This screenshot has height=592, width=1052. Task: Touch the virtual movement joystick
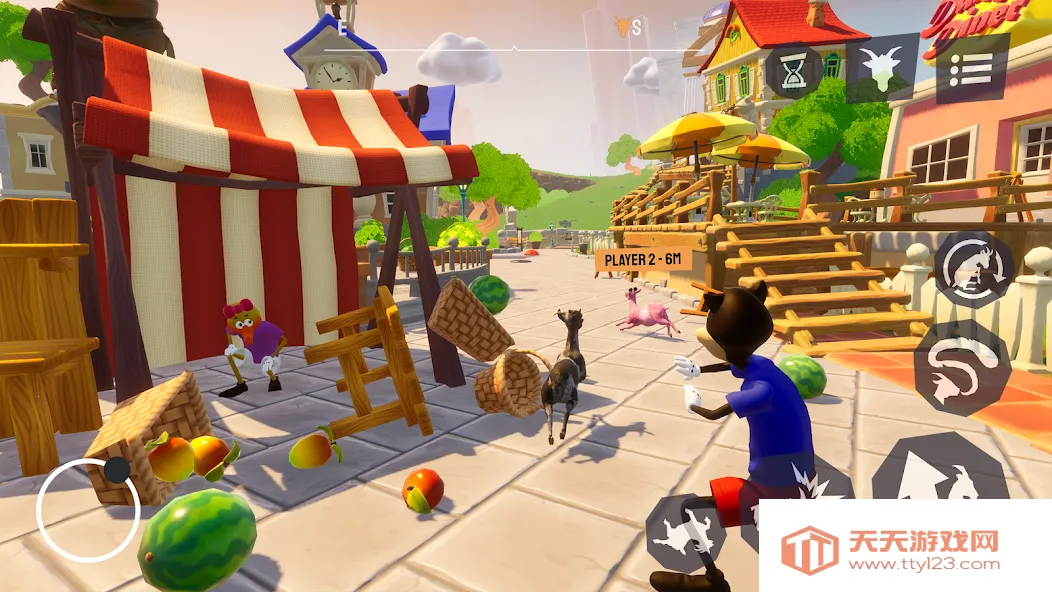88,510
